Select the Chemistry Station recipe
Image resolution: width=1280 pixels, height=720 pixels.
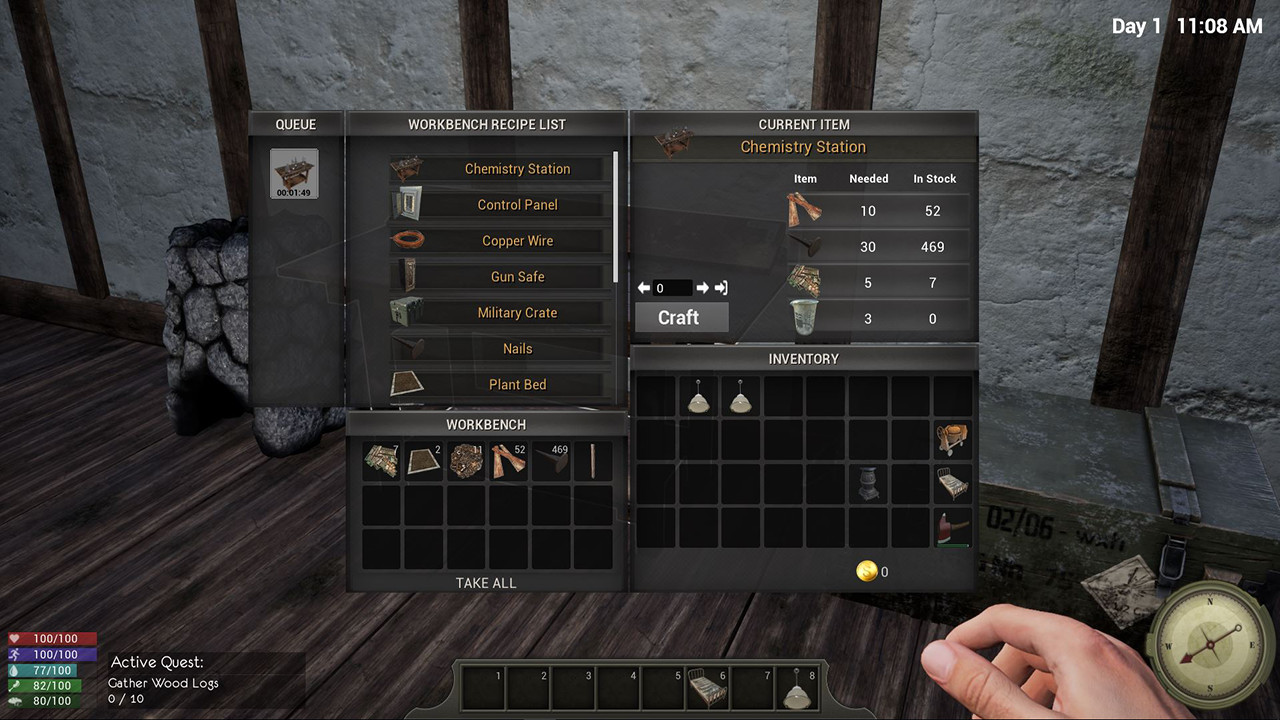tap(517, 169)
